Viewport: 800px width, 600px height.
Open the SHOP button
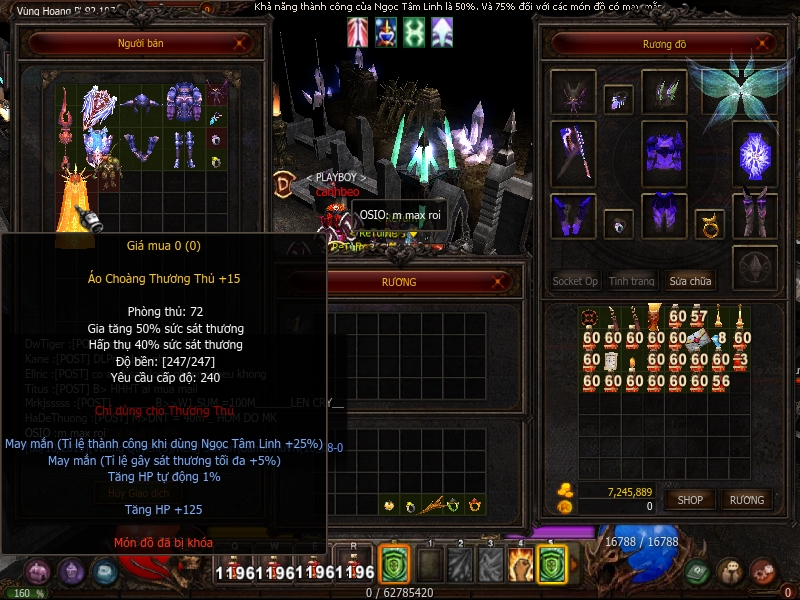pos(690,500)
